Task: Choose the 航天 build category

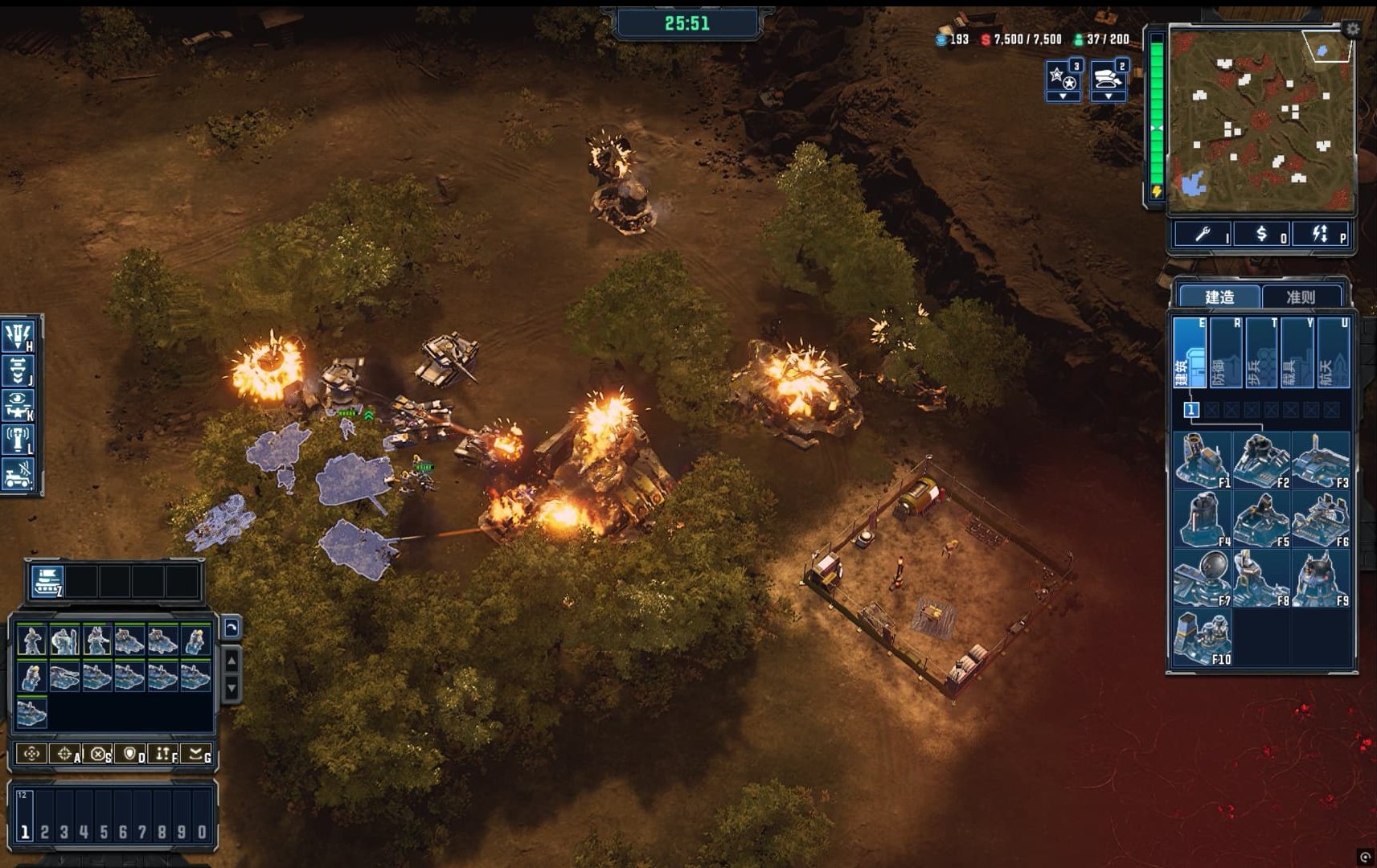Action: (1332, 354)
